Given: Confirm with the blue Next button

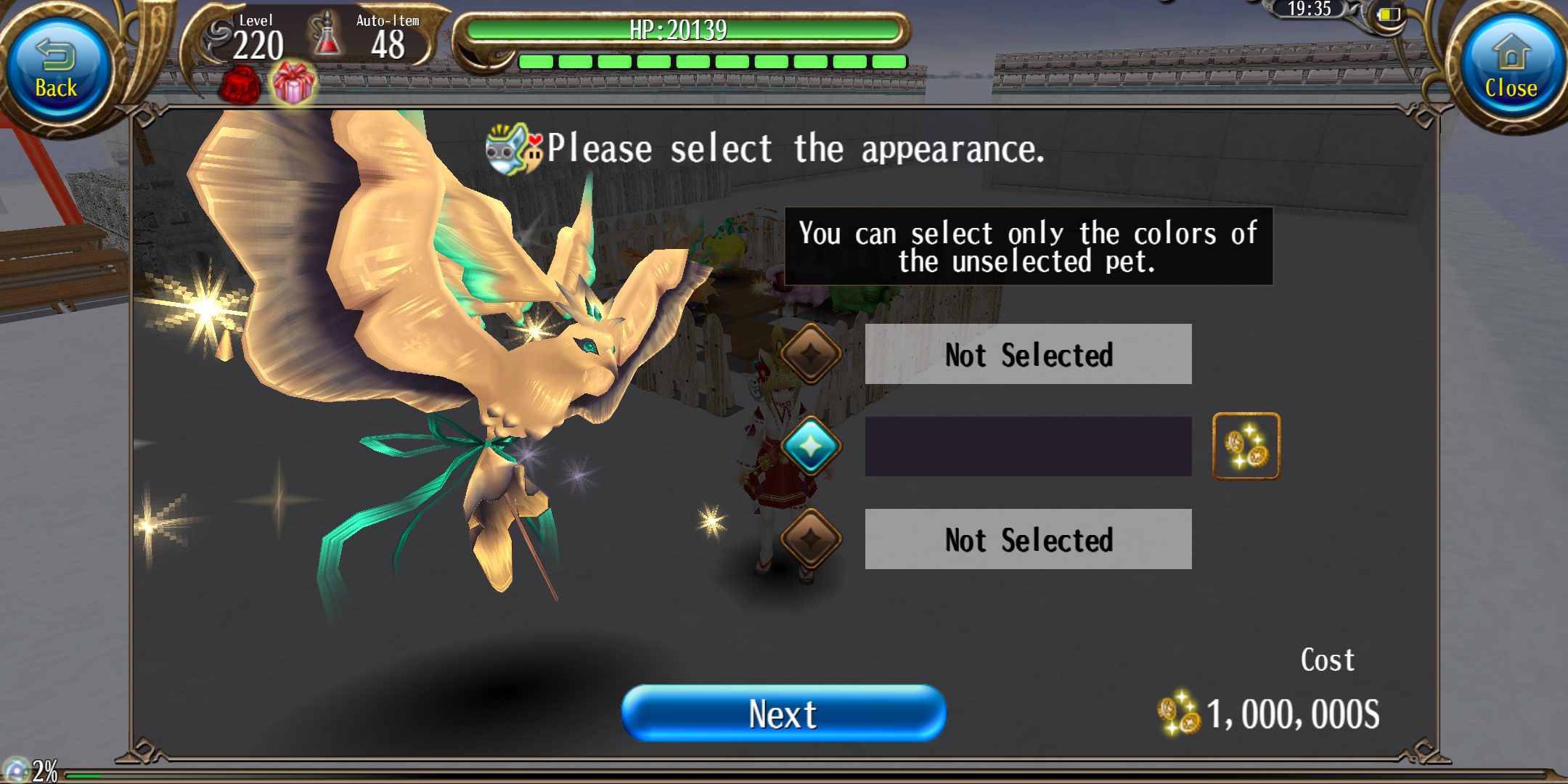Looking at the screenshot, I should (783, 714).
